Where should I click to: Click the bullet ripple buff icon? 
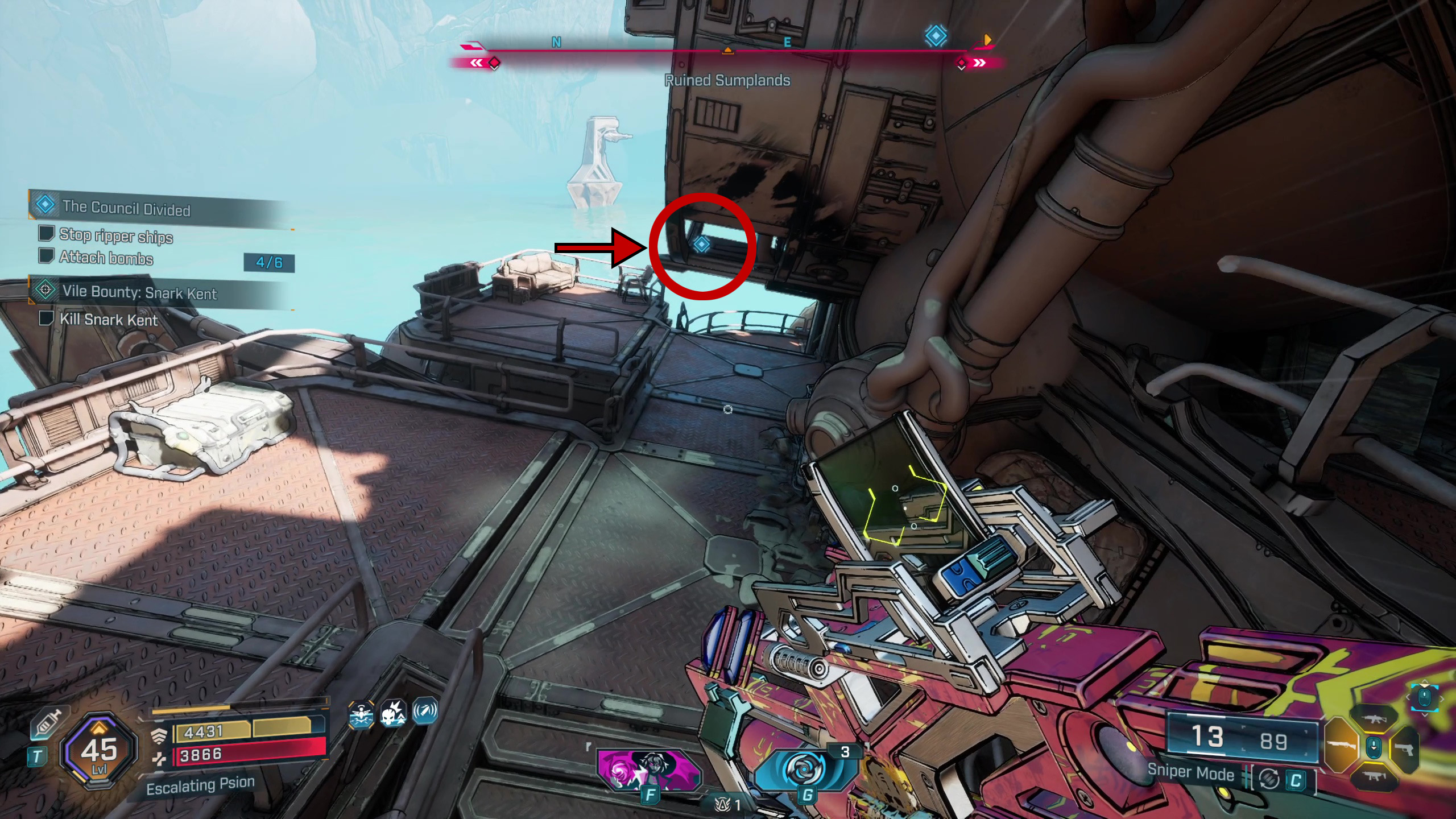tap(425, 712)
